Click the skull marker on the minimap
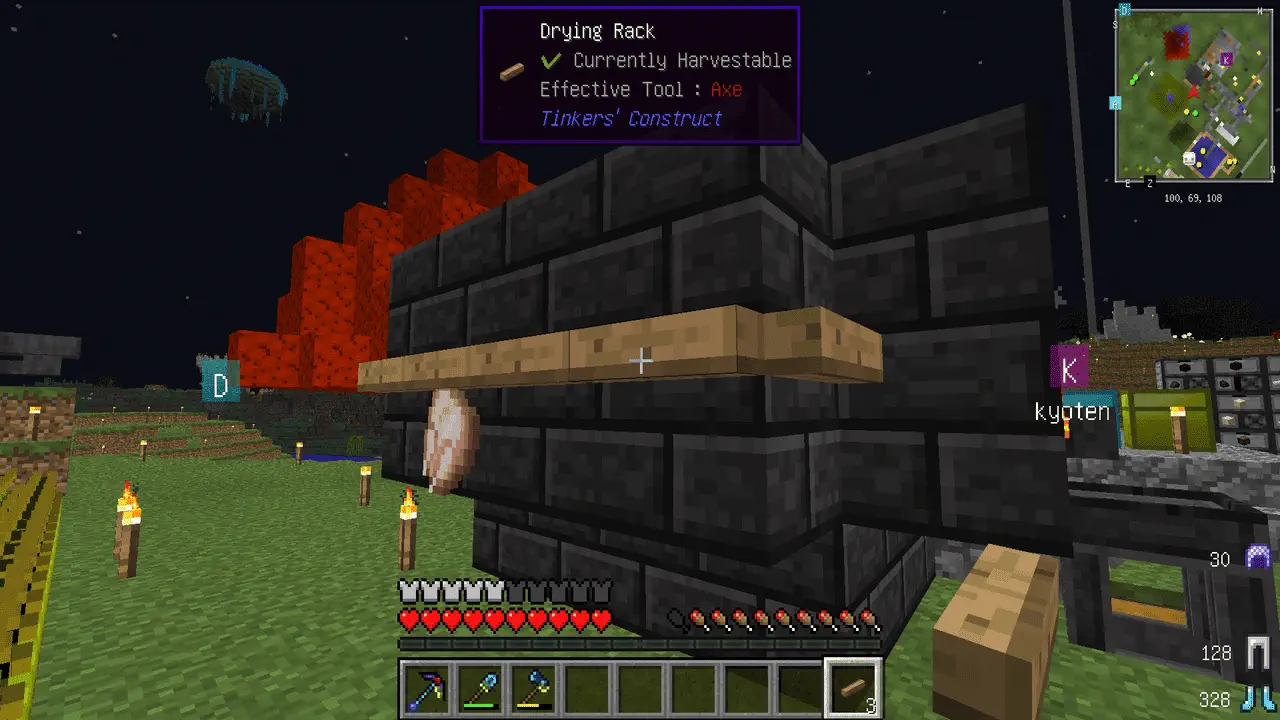Screen dimensions: 1280x720 (x=1191, y=158)
